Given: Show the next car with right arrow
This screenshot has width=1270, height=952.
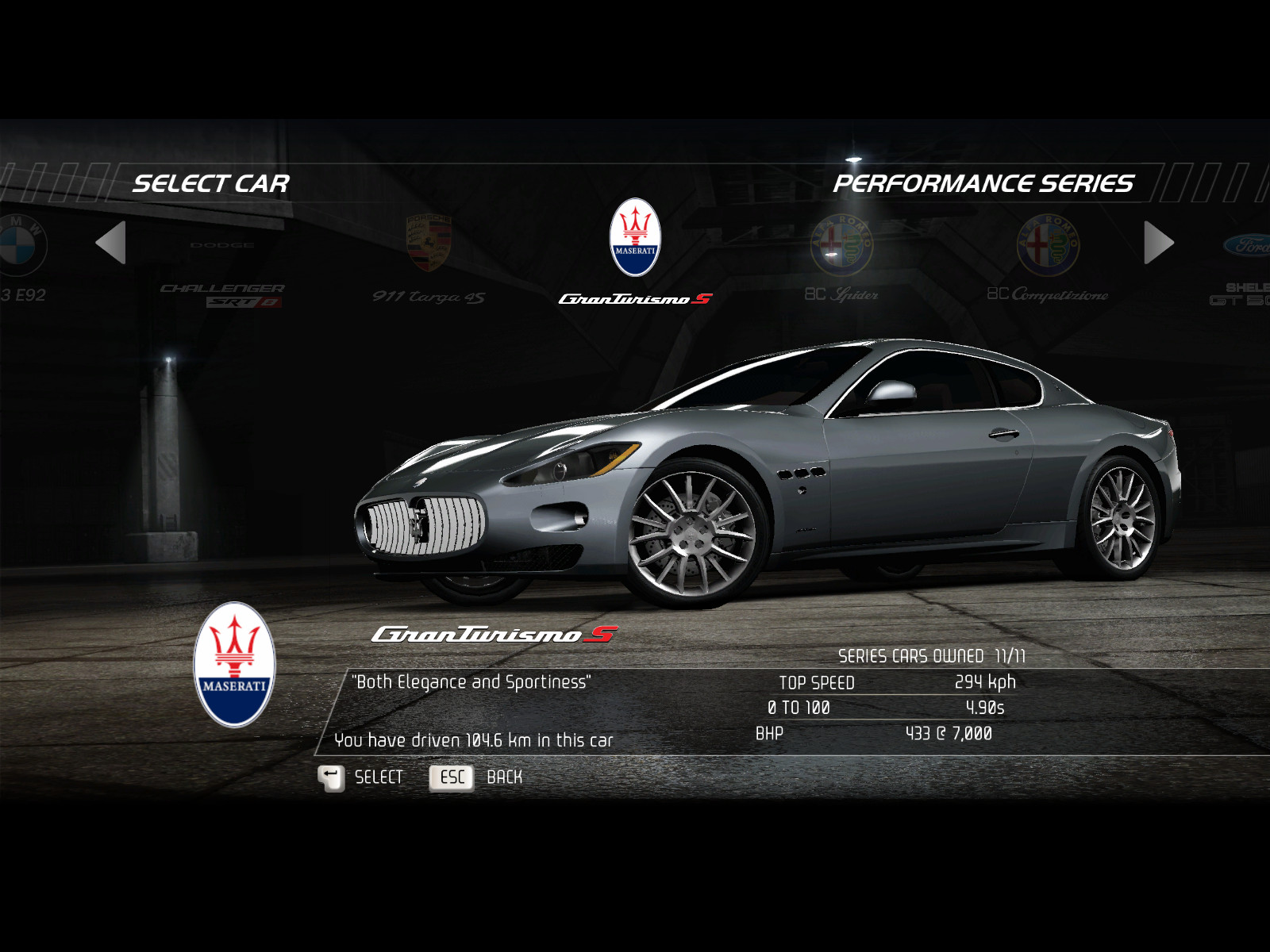Looking at the screenshot, I should [1158, 243].
